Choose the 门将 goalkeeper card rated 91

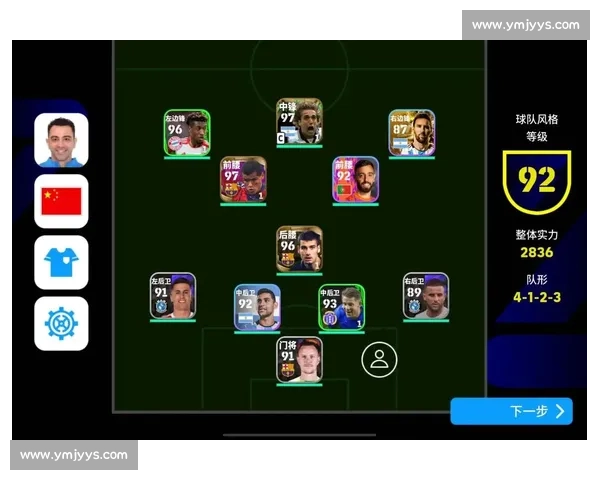point(299,359)
